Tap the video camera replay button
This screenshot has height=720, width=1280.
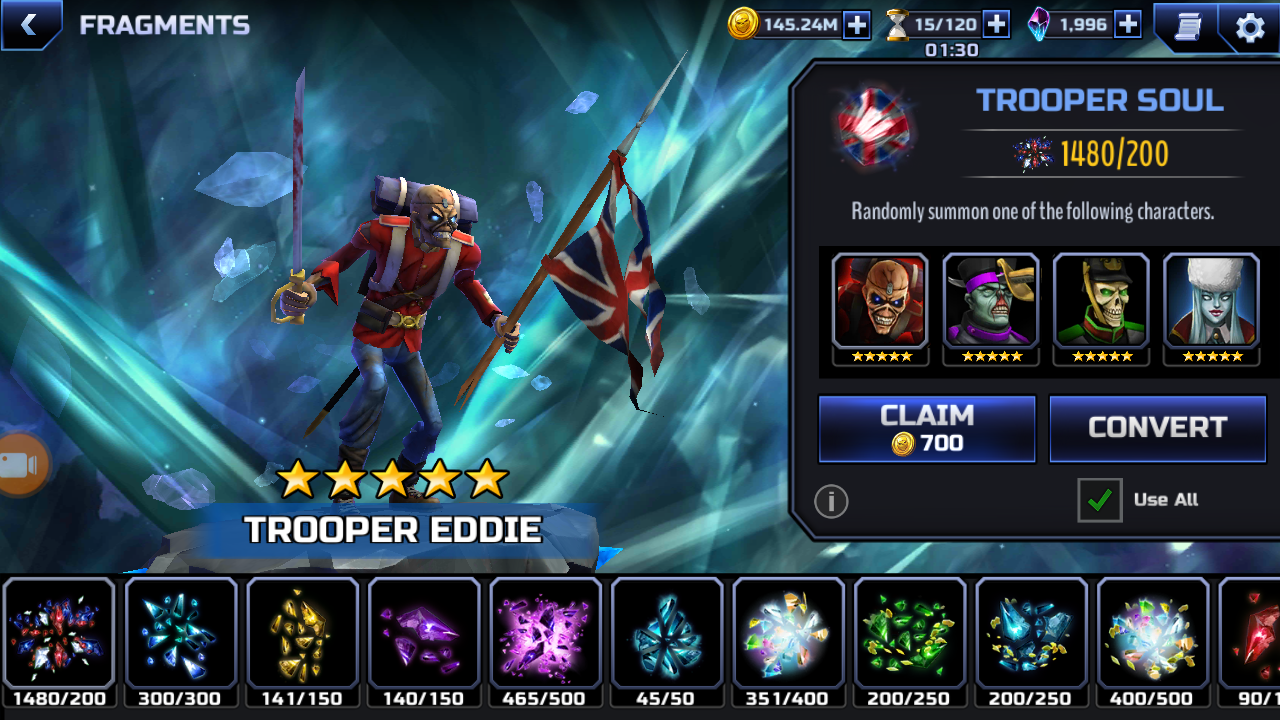click(x=22, y=465)
